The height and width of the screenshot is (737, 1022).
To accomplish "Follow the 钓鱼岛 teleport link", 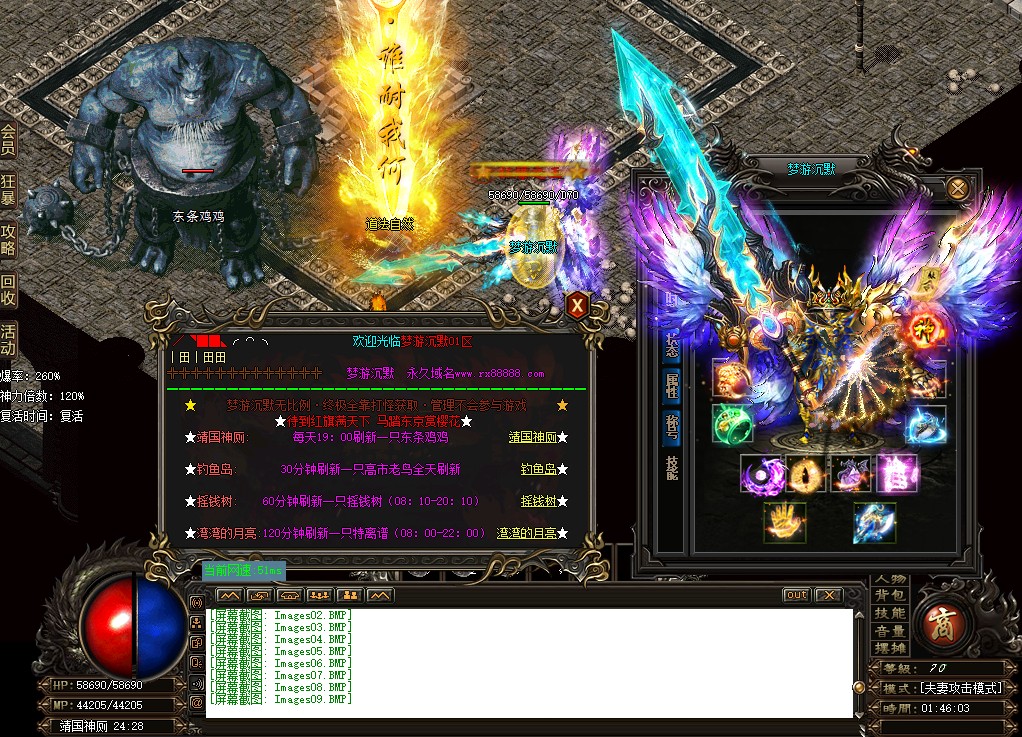I will (537, 469).
